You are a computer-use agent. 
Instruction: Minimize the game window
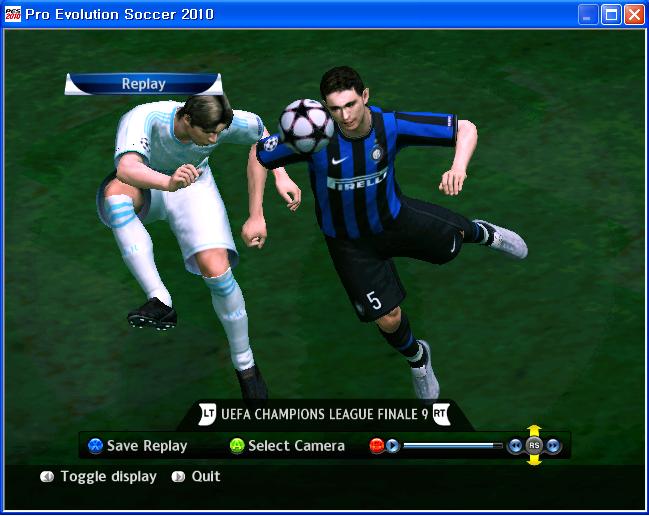588,14
